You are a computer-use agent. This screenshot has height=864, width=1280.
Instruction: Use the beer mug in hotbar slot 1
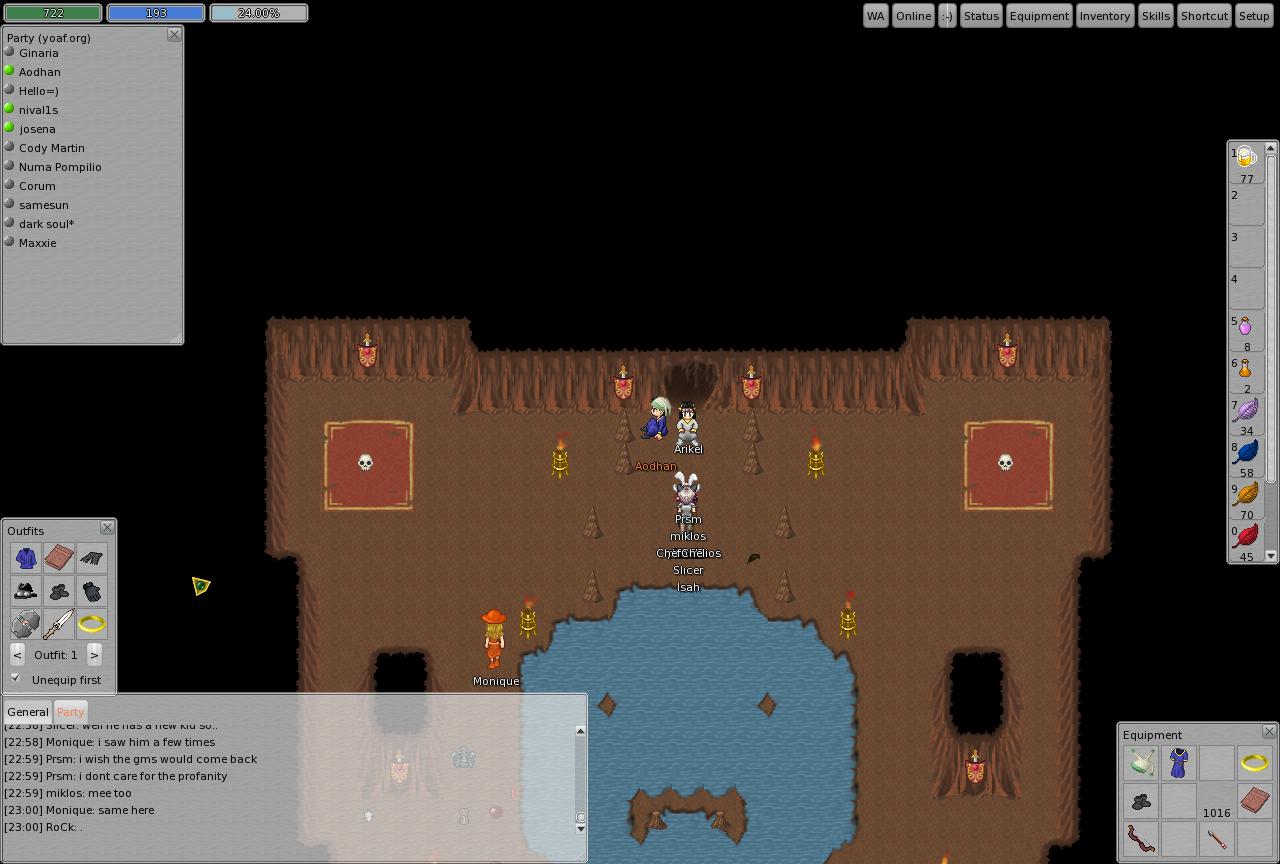(x=1245, y=157)
